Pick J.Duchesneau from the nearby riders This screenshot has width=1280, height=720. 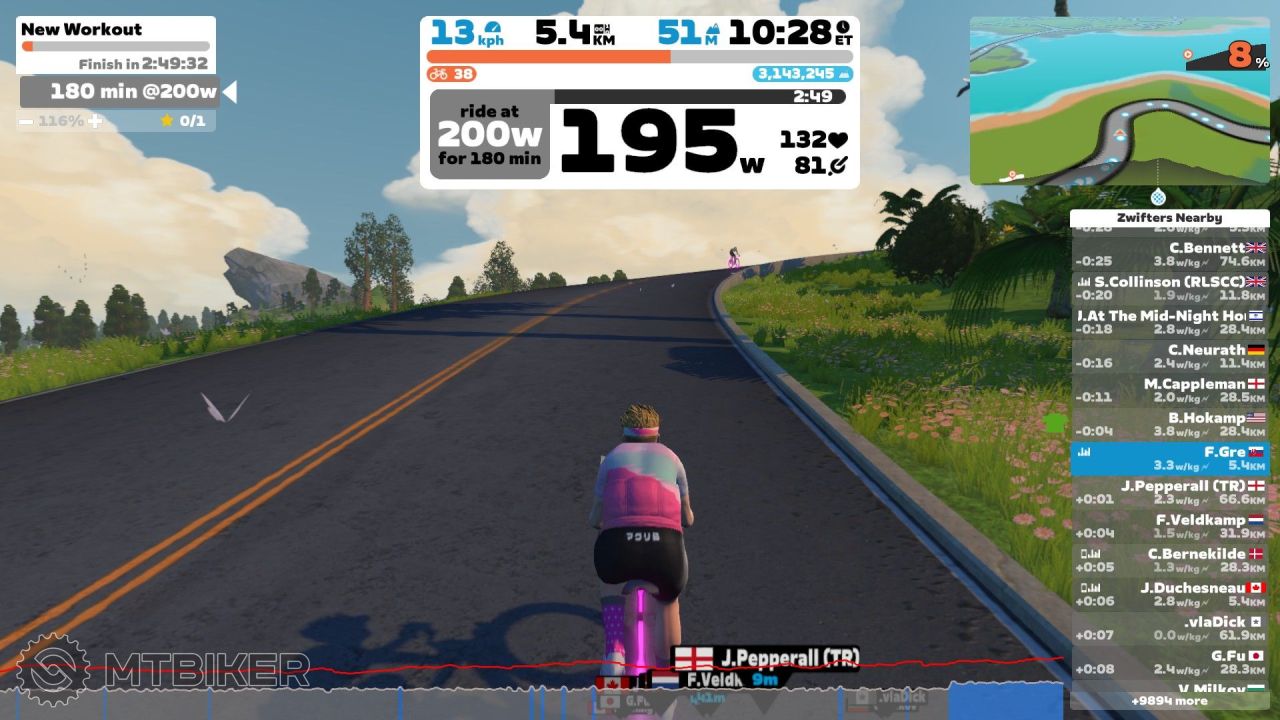click(1169, 595)
